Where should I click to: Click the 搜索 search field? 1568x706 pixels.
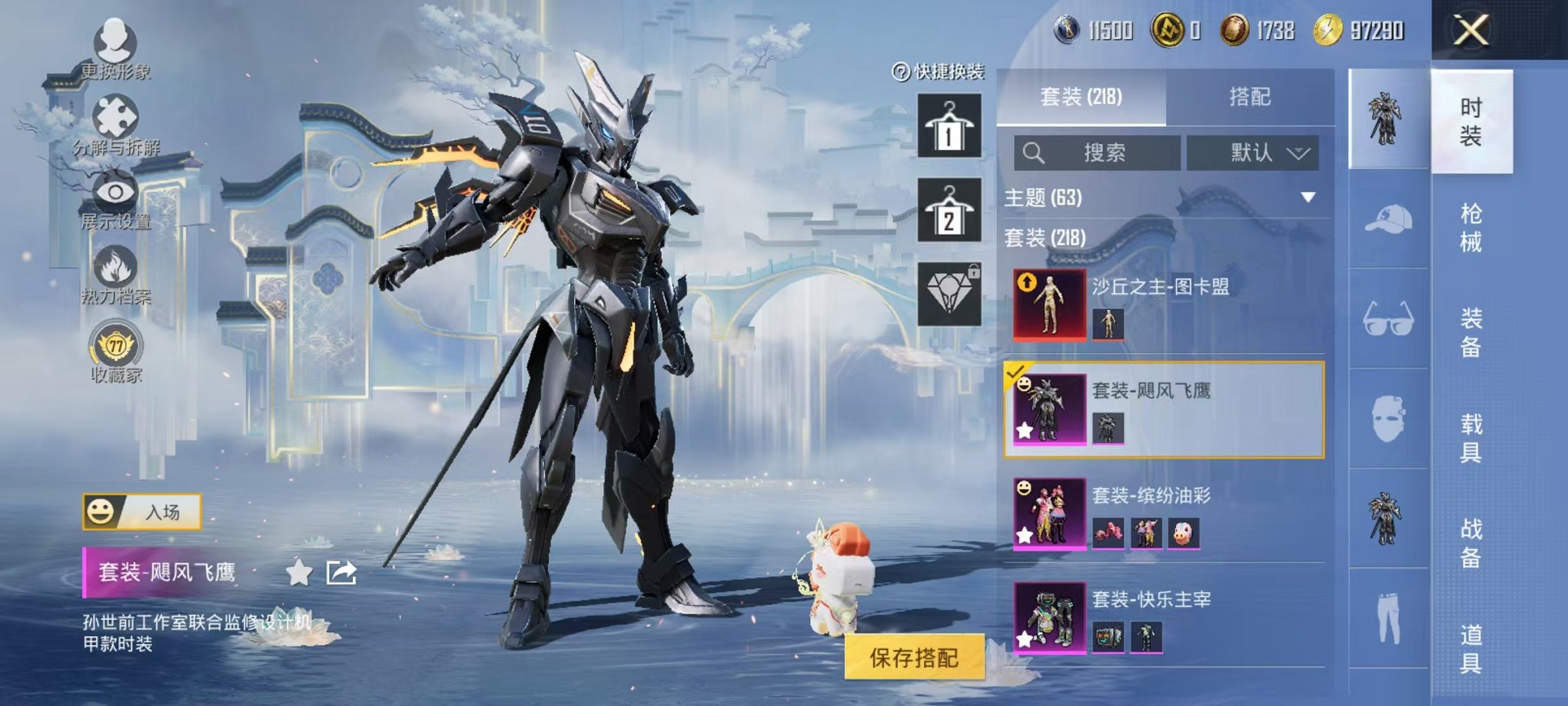tap(1097, 153)
